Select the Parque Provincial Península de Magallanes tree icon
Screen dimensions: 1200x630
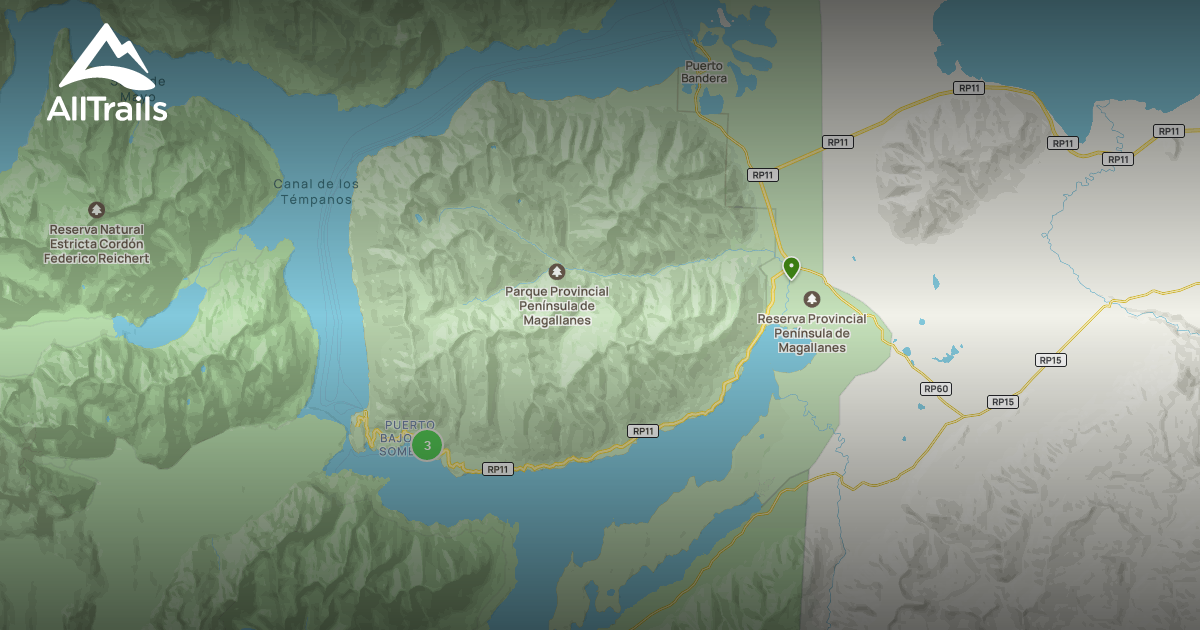pos(557,271)
